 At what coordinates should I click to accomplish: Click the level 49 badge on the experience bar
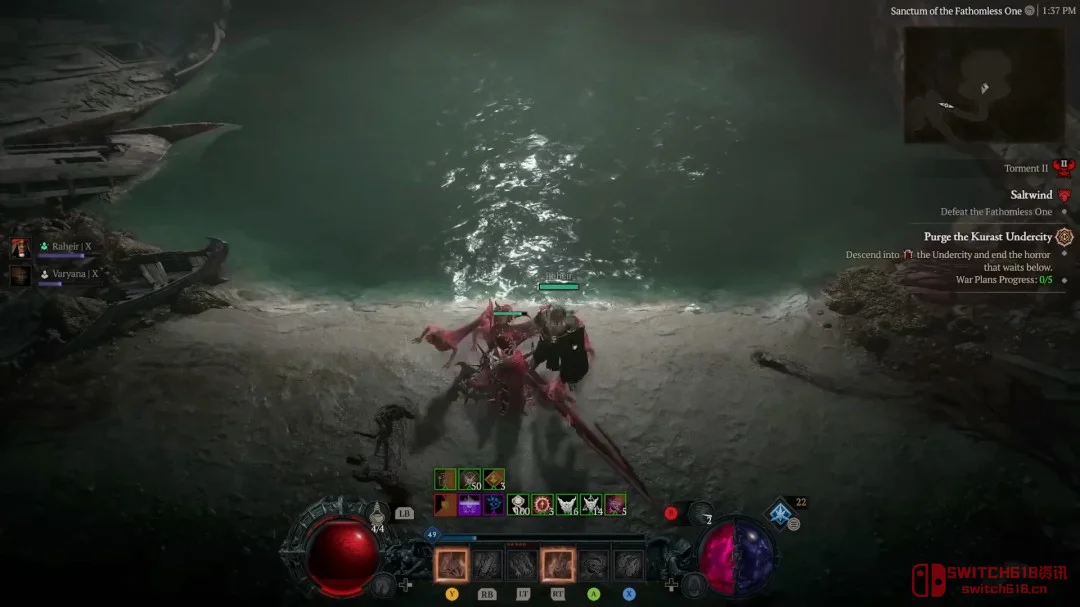(x=434, y=535)
